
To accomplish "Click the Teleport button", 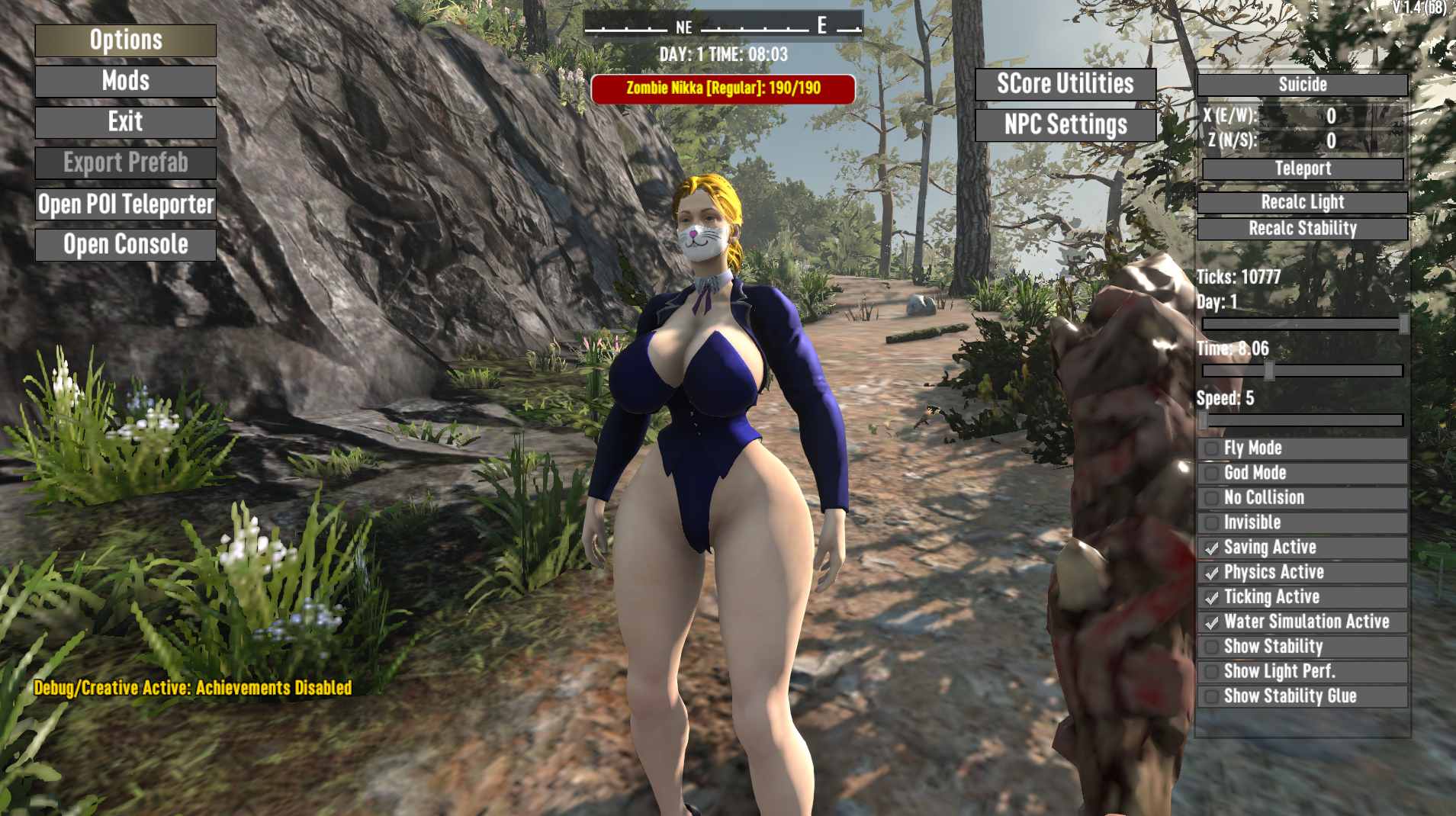I will (x=1302, y=169).
